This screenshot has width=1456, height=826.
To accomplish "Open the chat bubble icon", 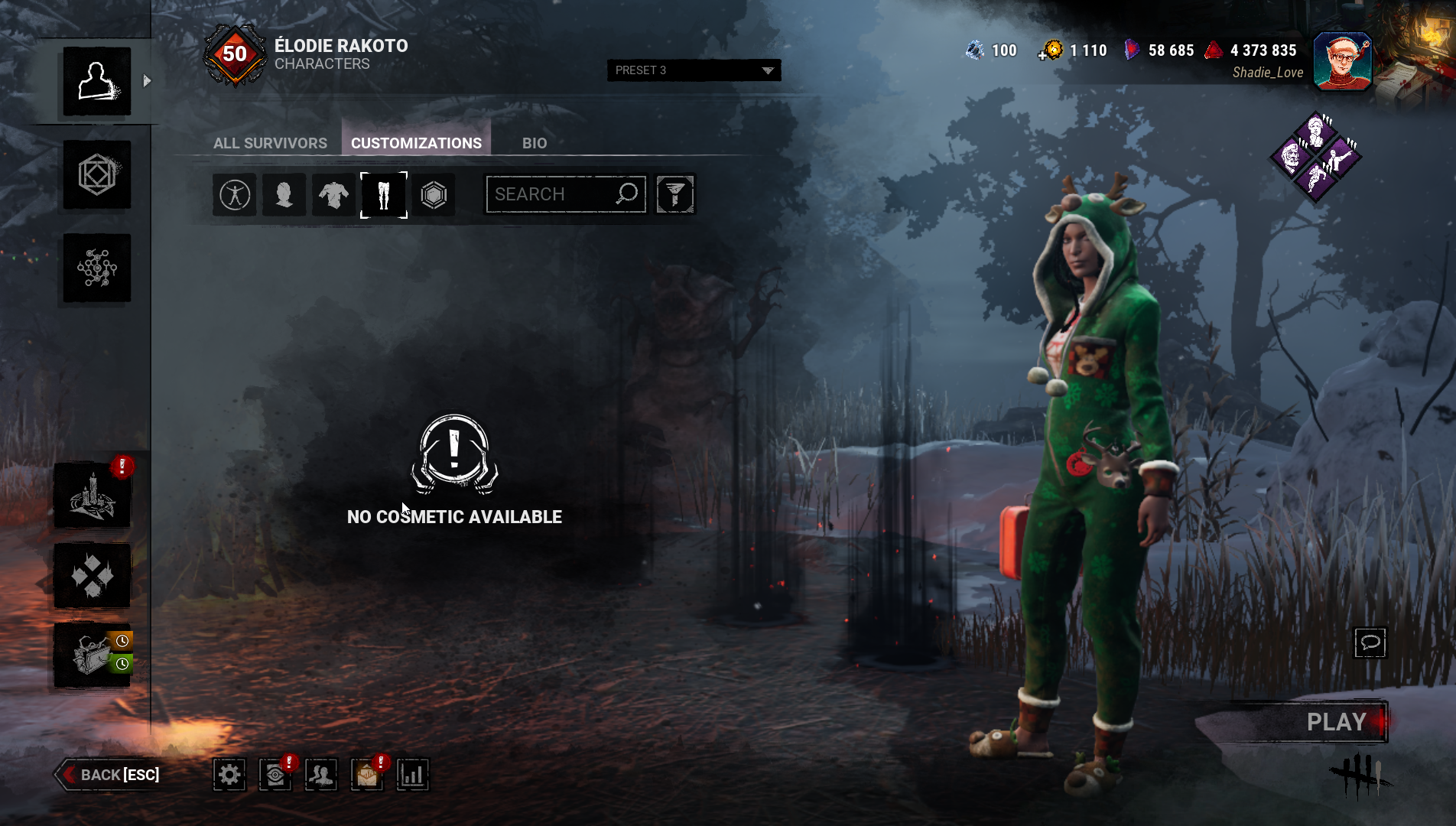I will 1370,642.
